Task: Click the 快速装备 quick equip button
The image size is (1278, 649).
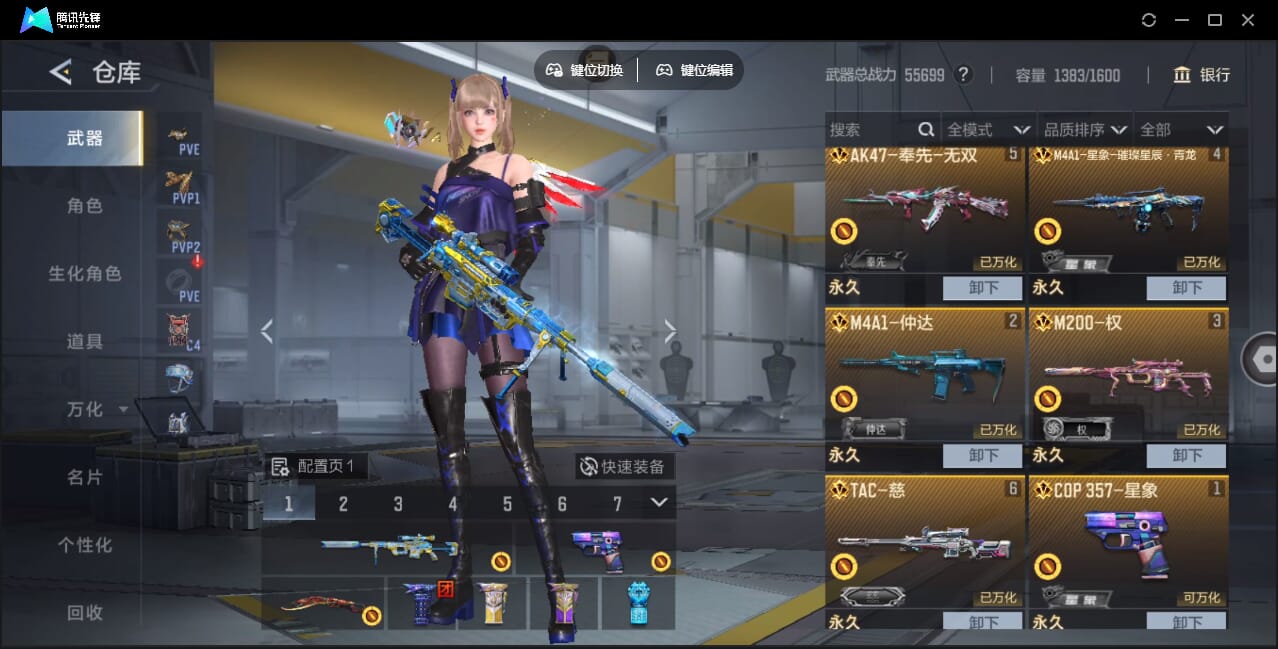Action: tap(622, 466)
